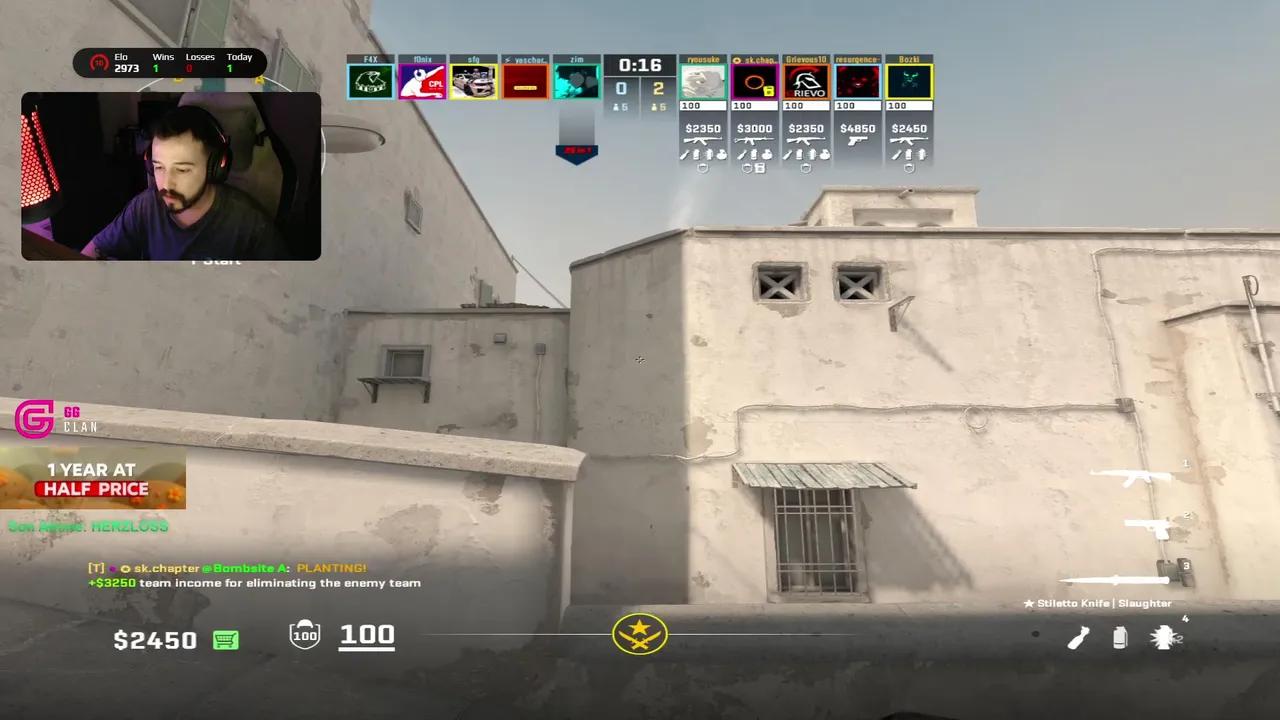Click the yellow team emblem at bottom center
Image resolution: width=1280 pixels, height=720 pixels.
pyautogui.click(x=639, y=633)
